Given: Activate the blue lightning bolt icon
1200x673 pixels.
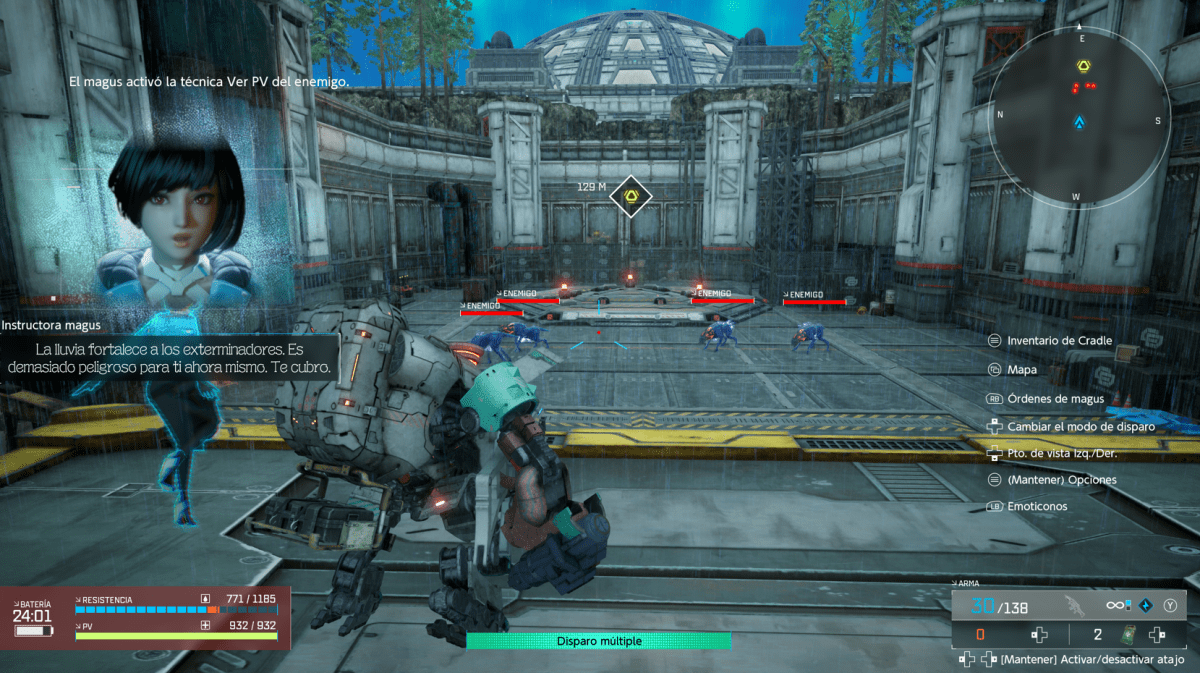Looking at the screenshot, I should pyautogui.click(x=1148, y=605).
